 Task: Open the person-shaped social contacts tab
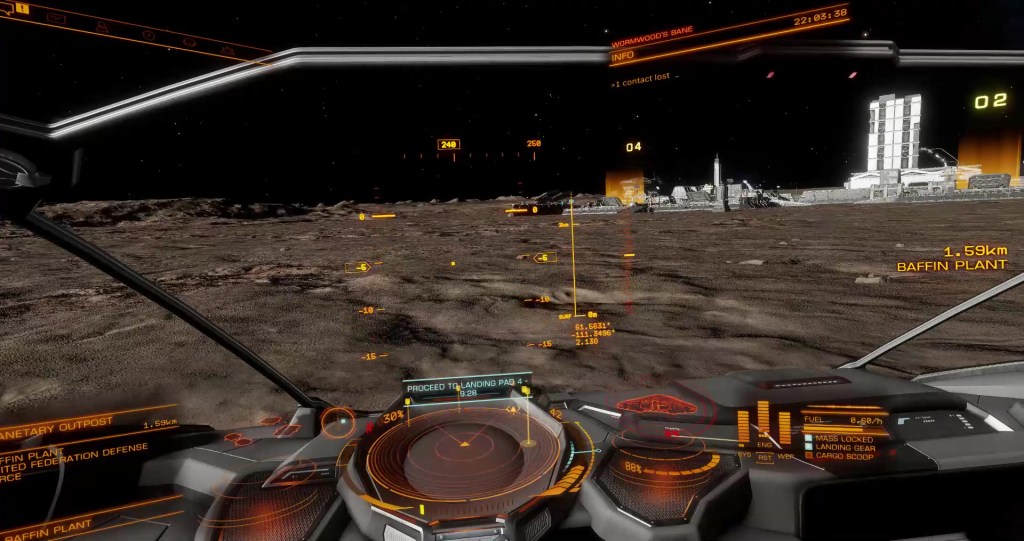pos(101,27)
